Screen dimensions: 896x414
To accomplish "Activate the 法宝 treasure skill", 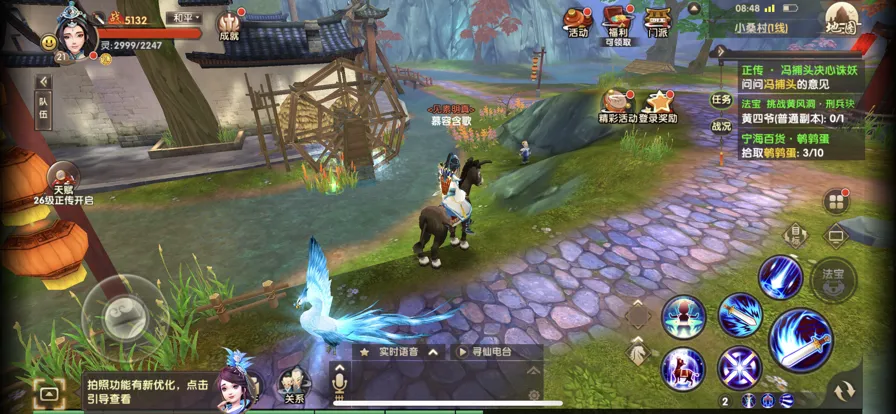I will 833,279.
